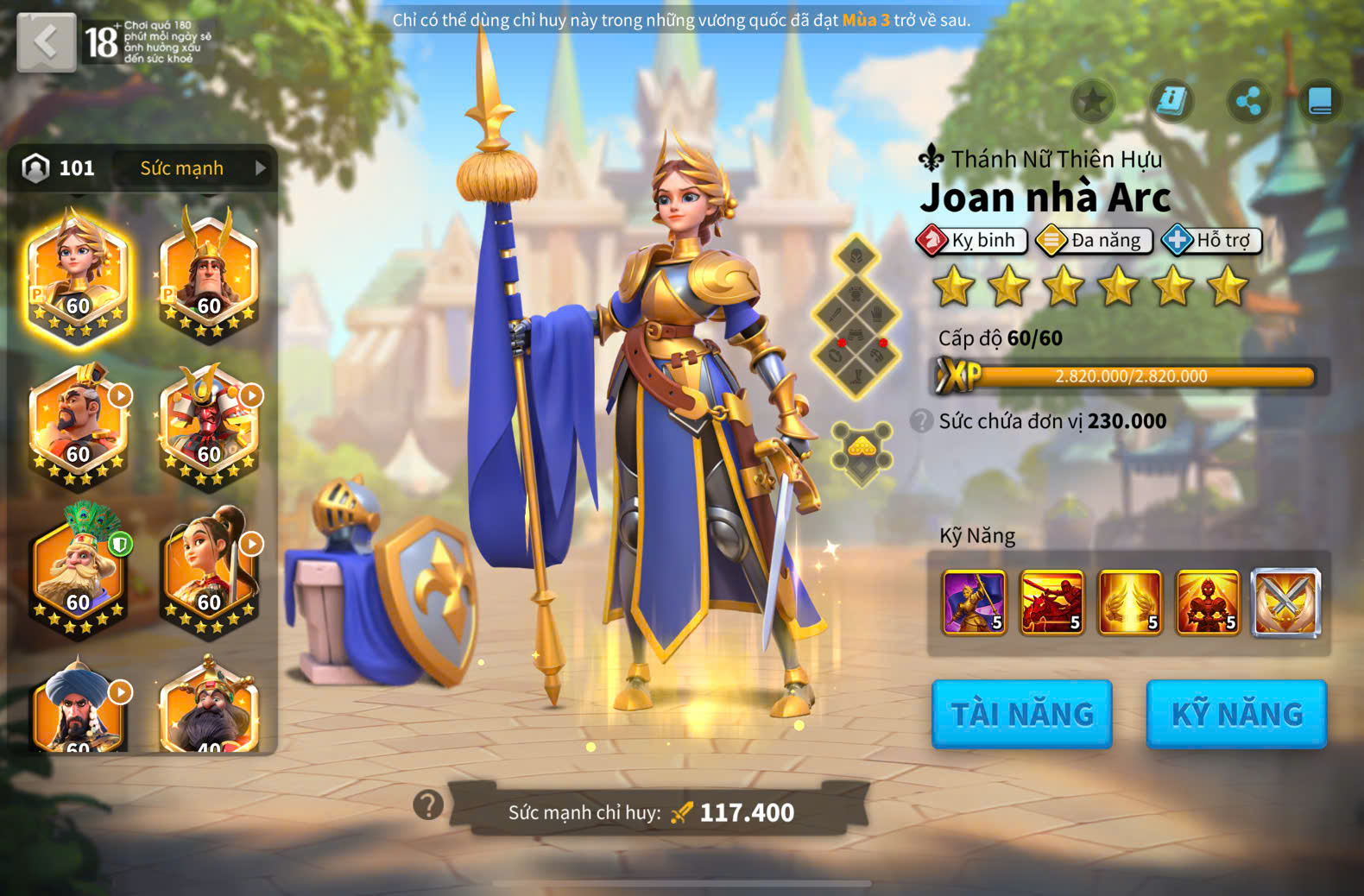Screen dimensions: 1364x896
Task: Show help for Sức mạnh chỉ huy
Action: 428,805
